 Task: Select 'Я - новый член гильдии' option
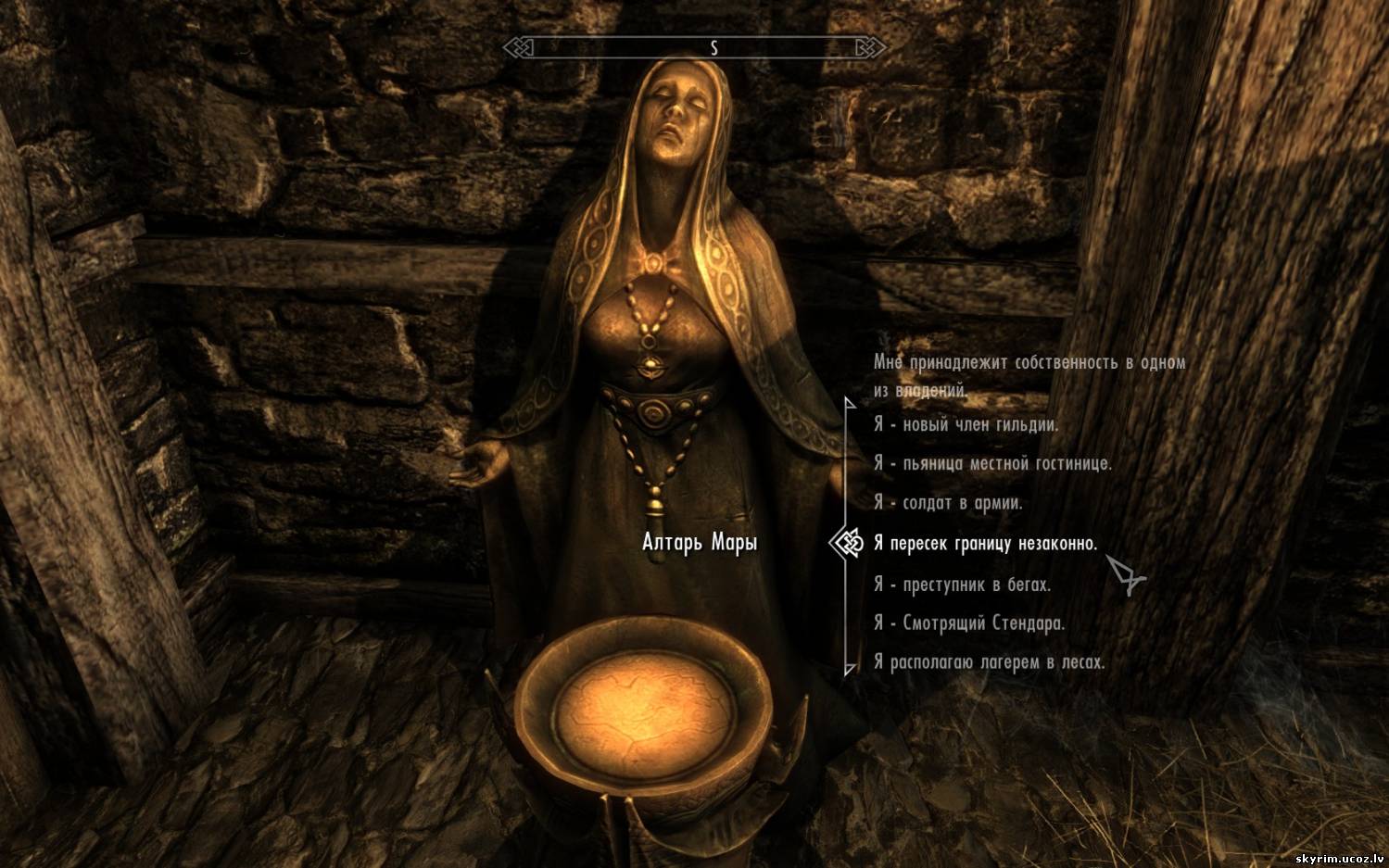click(x=966, y=425)
